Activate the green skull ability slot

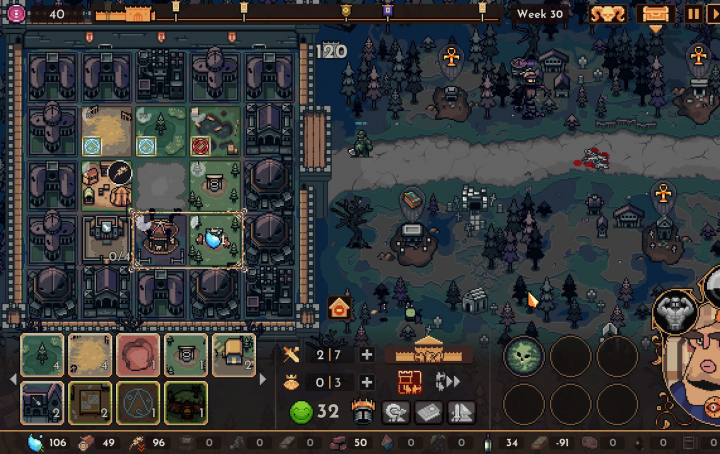pyautogui.click(x=523, y=355)
